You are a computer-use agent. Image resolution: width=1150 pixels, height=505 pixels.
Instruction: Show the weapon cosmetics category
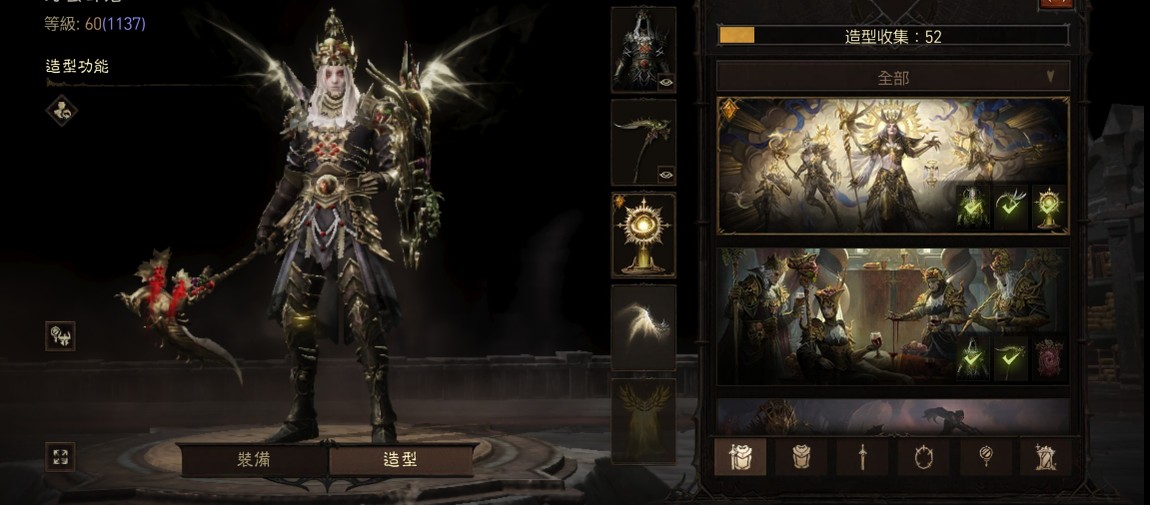coord(862,457)
